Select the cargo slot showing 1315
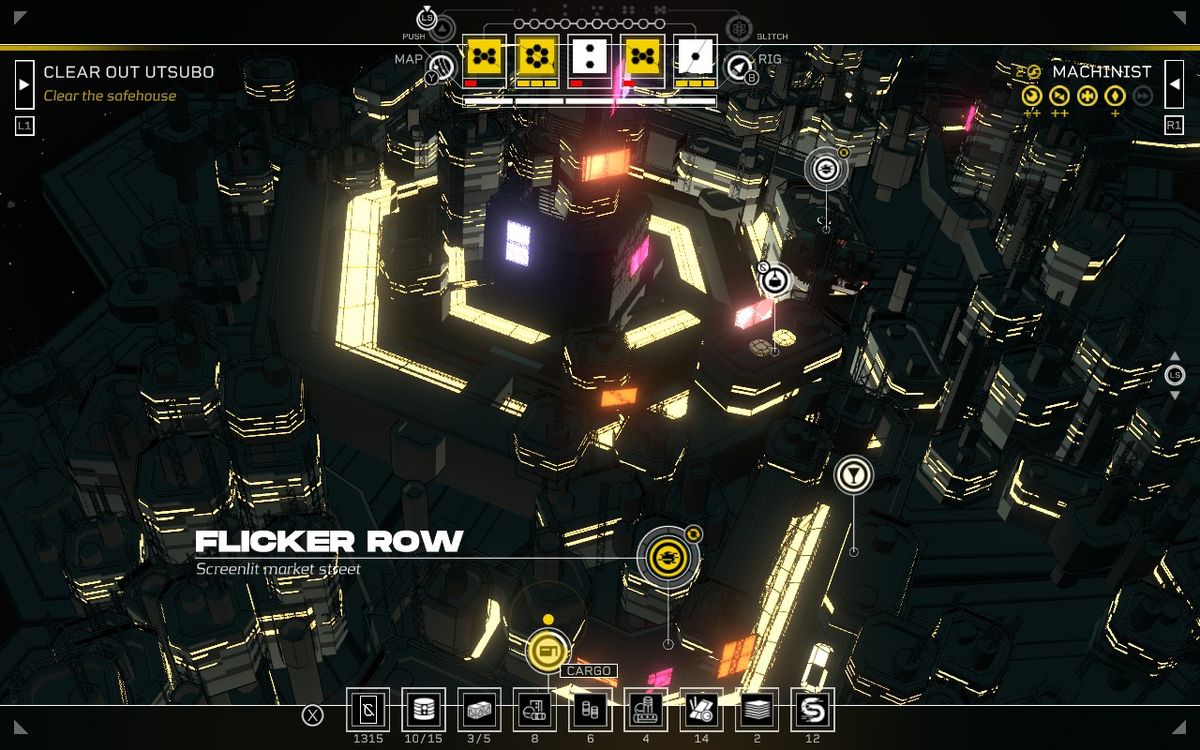1200x750 pixels. coord(367,709)
